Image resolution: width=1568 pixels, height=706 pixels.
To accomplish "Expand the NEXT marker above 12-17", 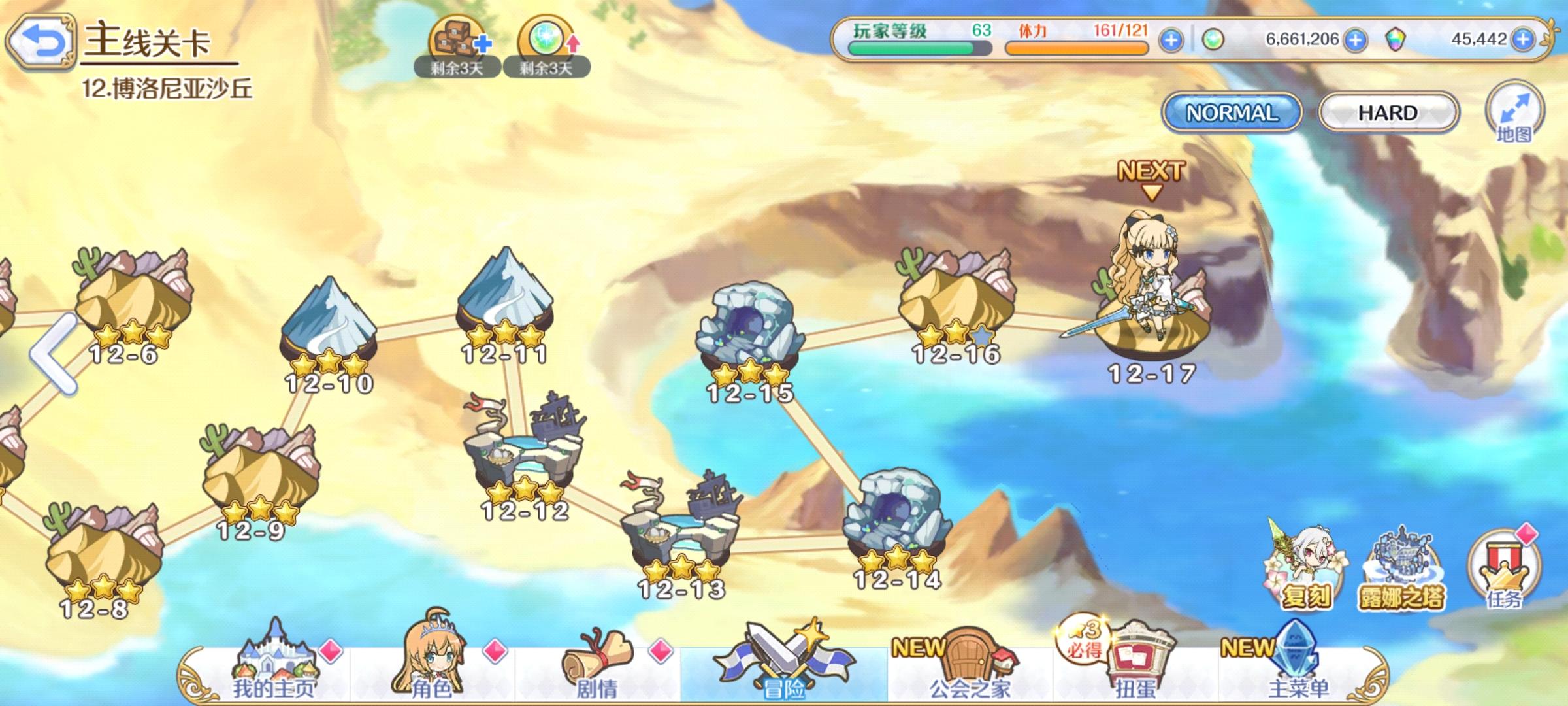I will [1153, 176].
